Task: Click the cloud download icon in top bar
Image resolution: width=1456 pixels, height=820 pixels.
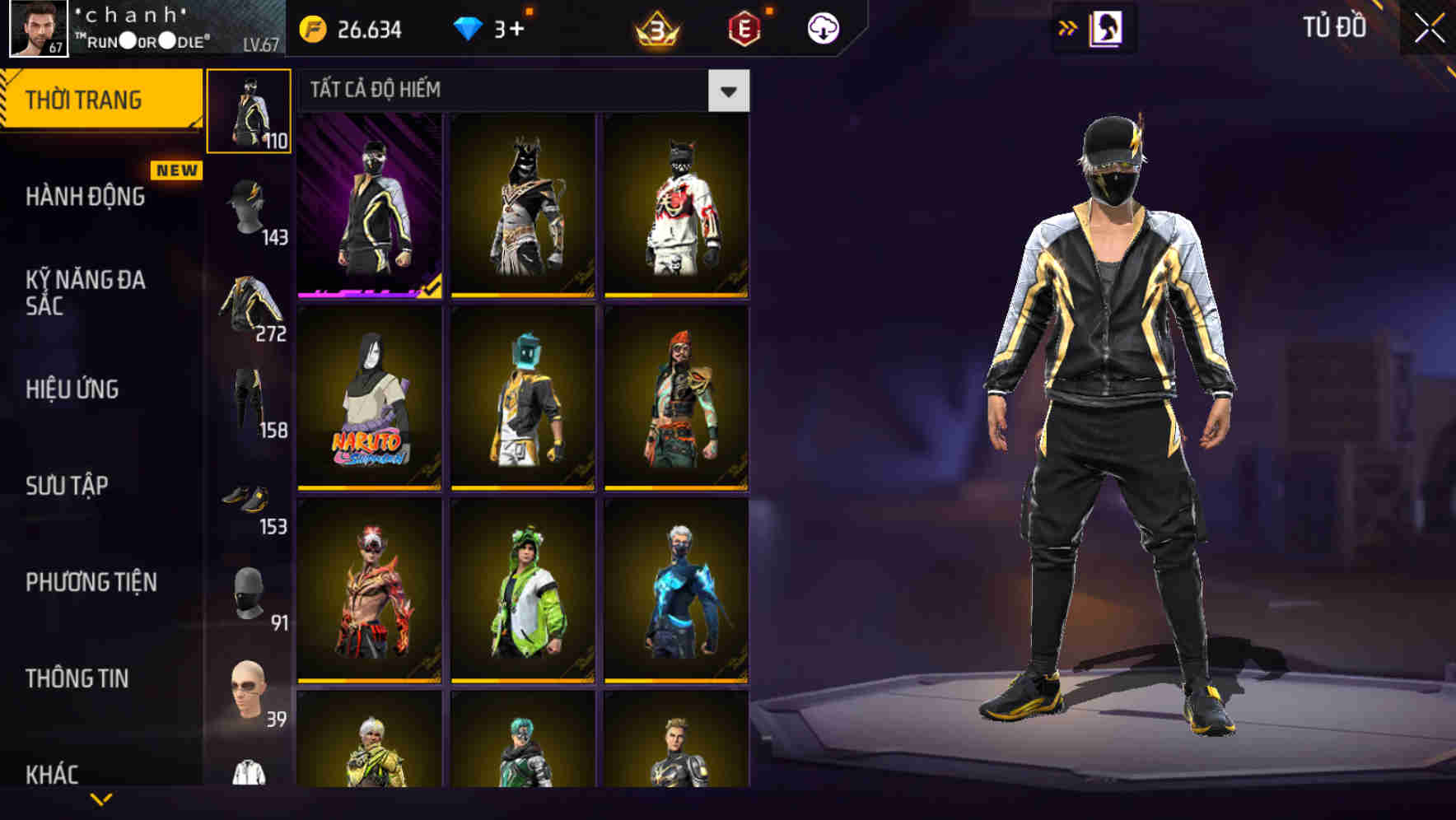Action: [x=823, y=27]
